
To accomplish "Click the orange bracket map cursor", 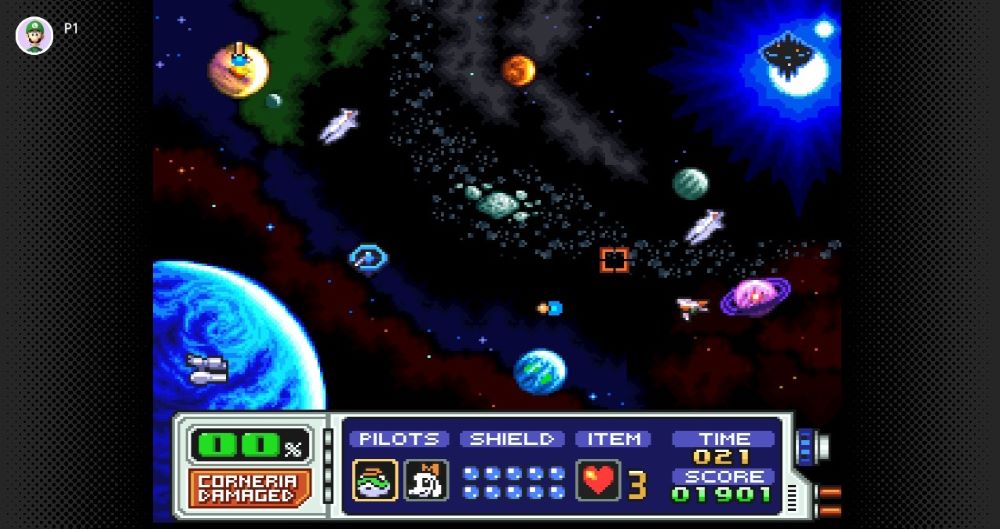I will coord(614,260).
